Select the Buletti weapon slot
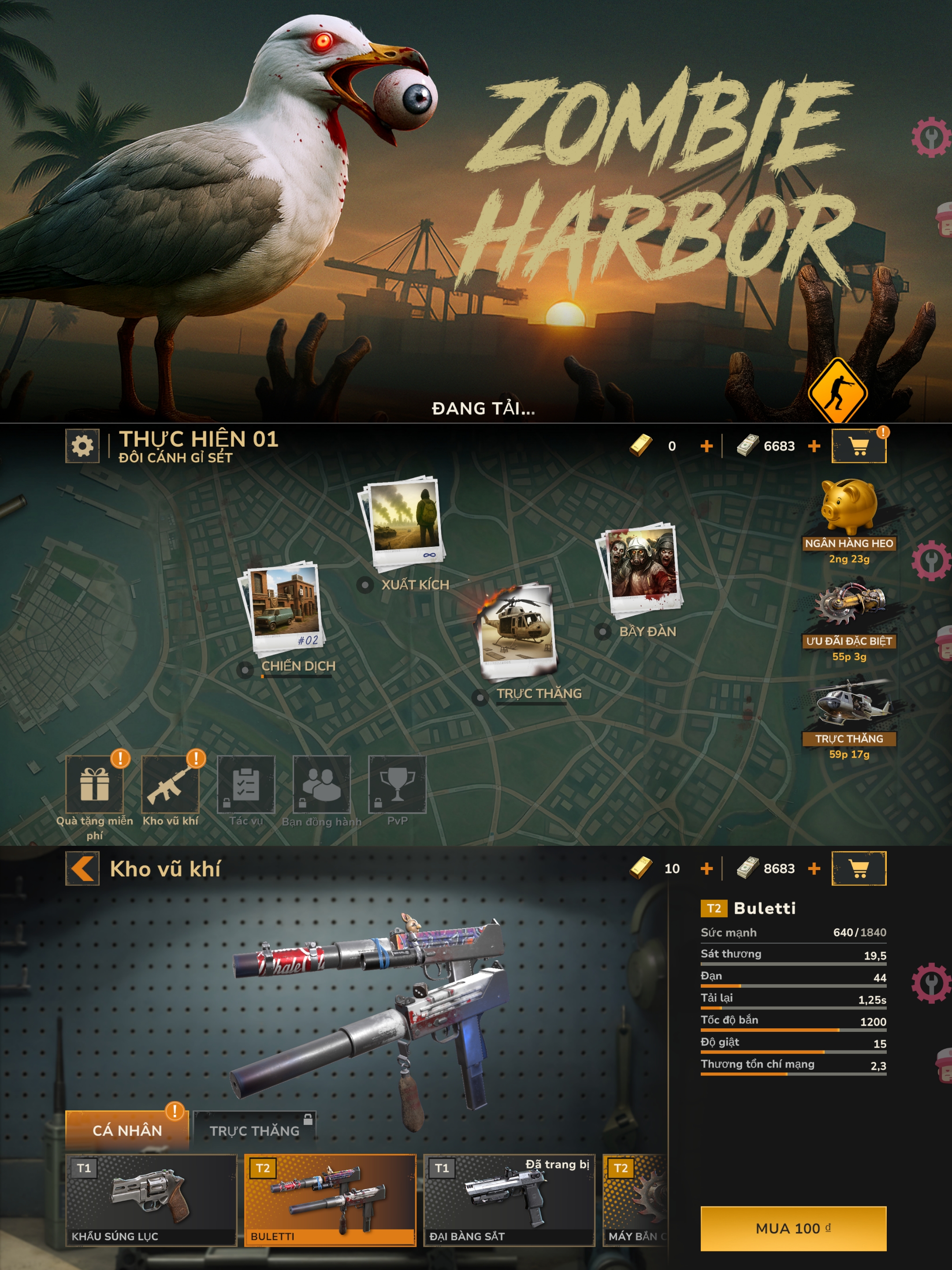Screen dimensions: 952x1270 tap(330, 1199)
